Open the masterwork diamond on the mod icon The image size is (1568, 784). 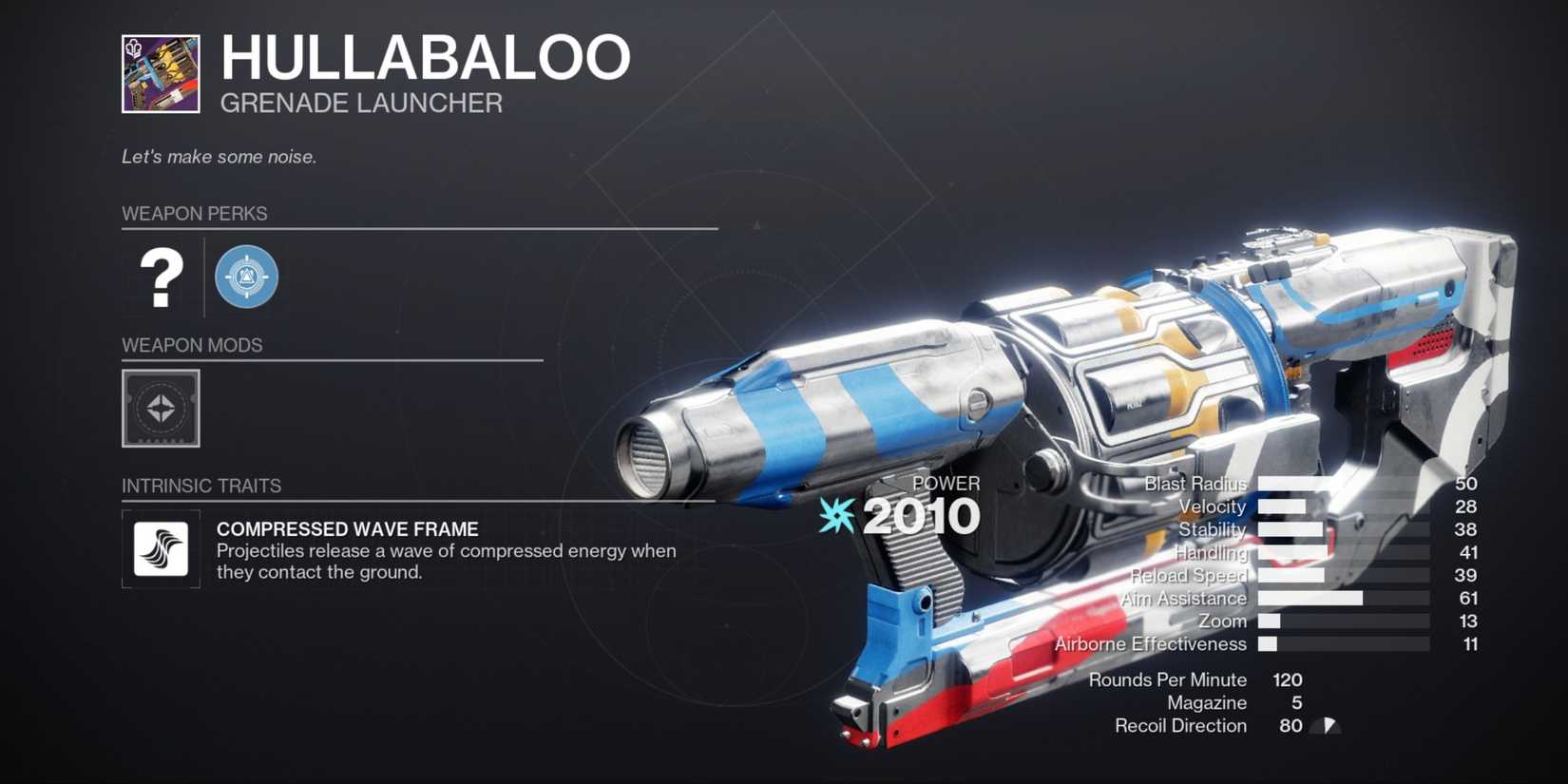point(160,409)
